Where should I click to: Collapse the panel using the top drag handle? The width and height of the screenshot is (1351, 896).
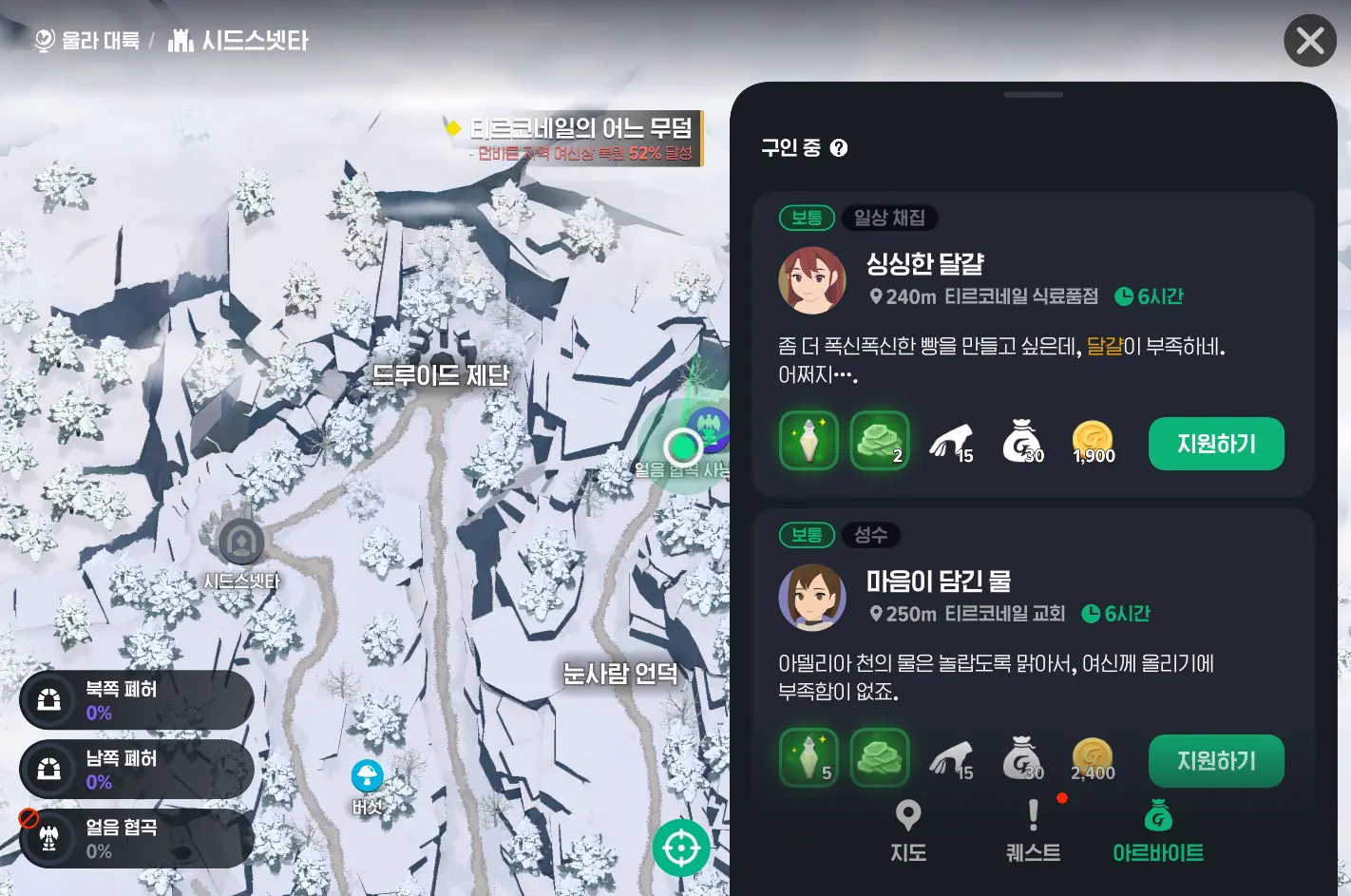tap(1033, 95)
